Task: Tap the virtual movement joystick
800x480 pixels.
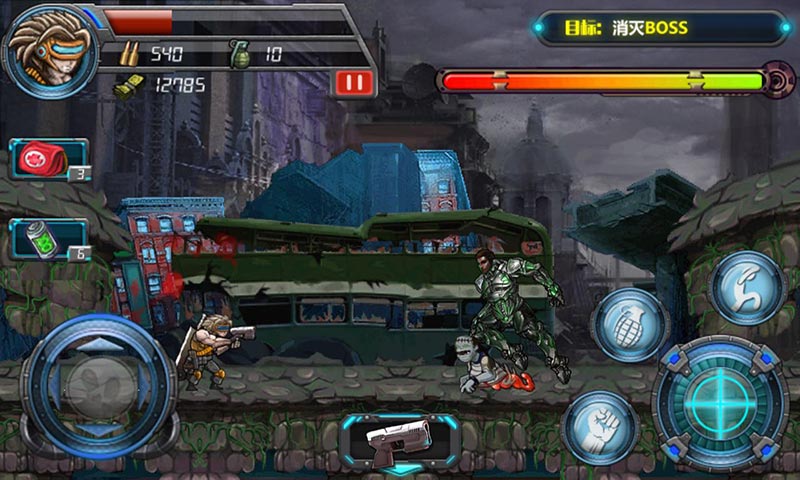Action: point(97,386)
